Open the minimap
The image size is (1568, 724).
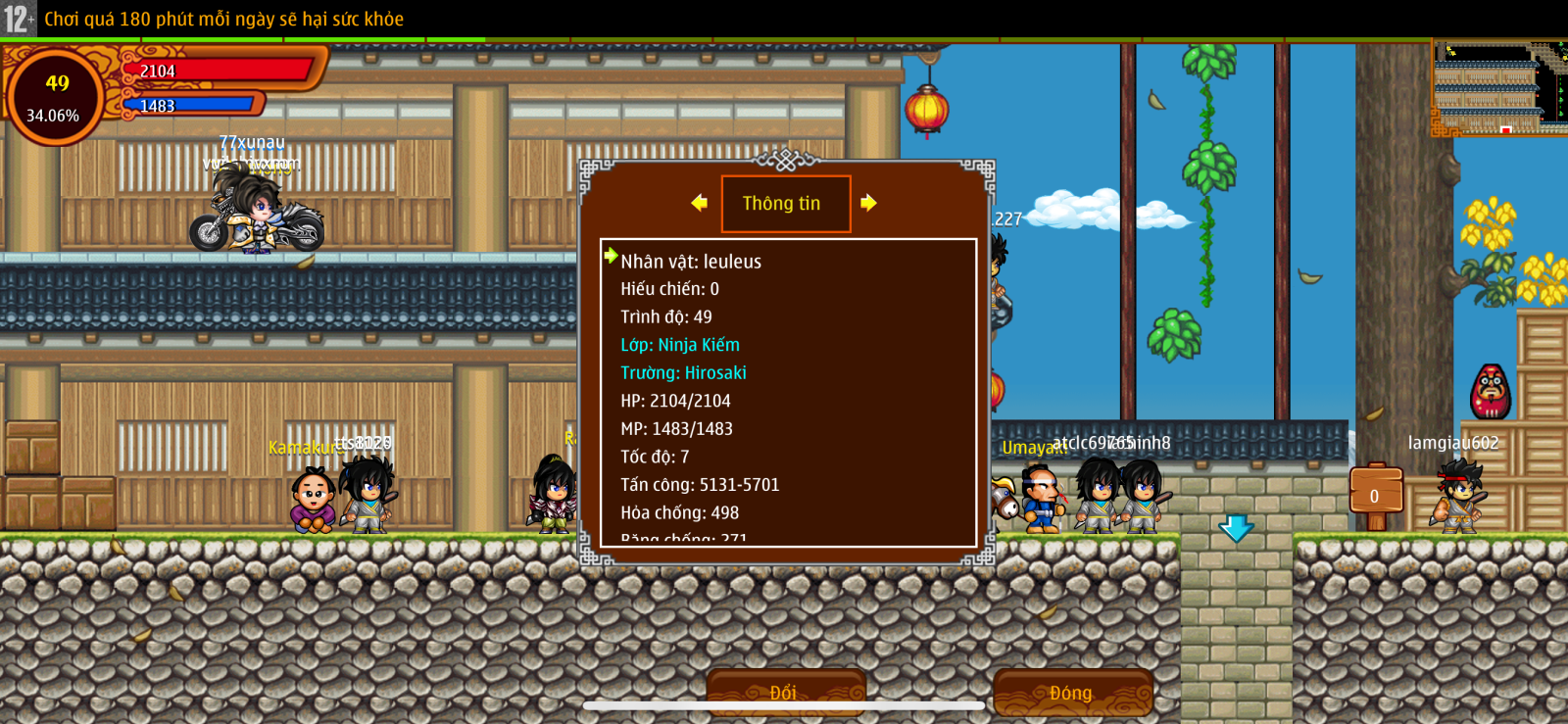(1498, 87)
